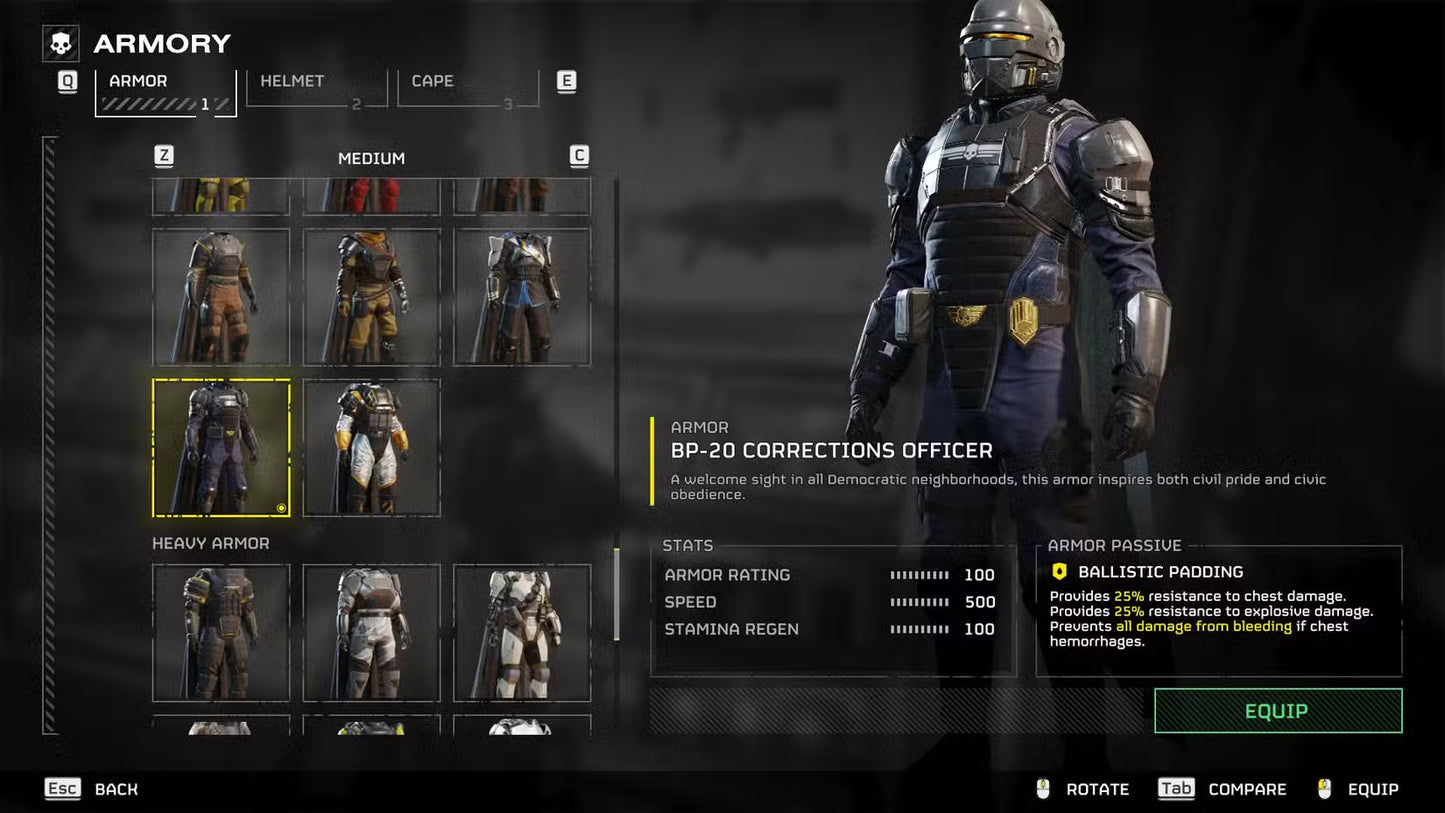The height and width of the screenshot is (813, 1445).
Task: Pick the grey-white camo heavy armor
Action: (x=371, y=632)
